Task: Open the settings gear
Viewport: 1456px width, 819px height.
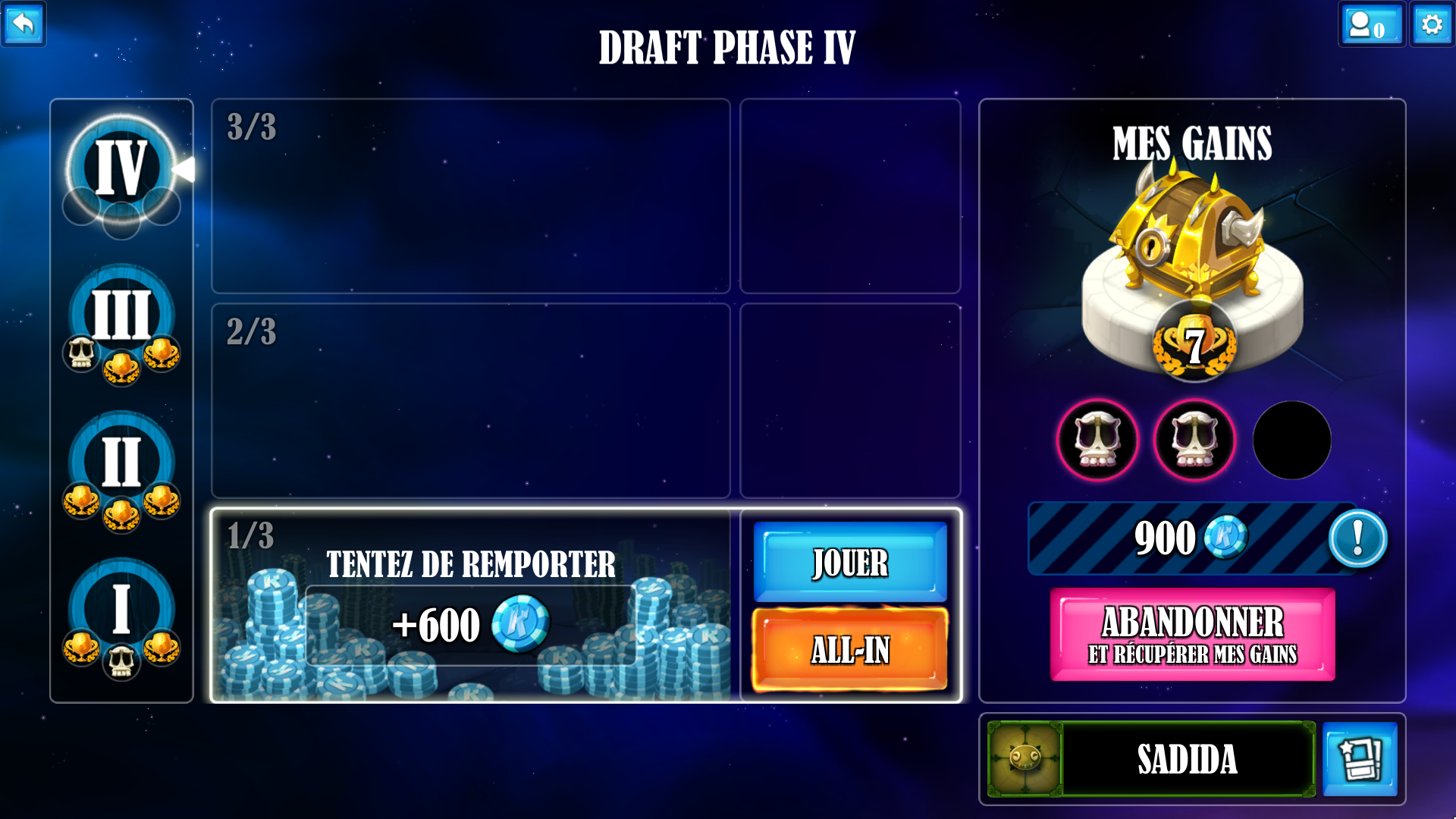Action: 1432,24
